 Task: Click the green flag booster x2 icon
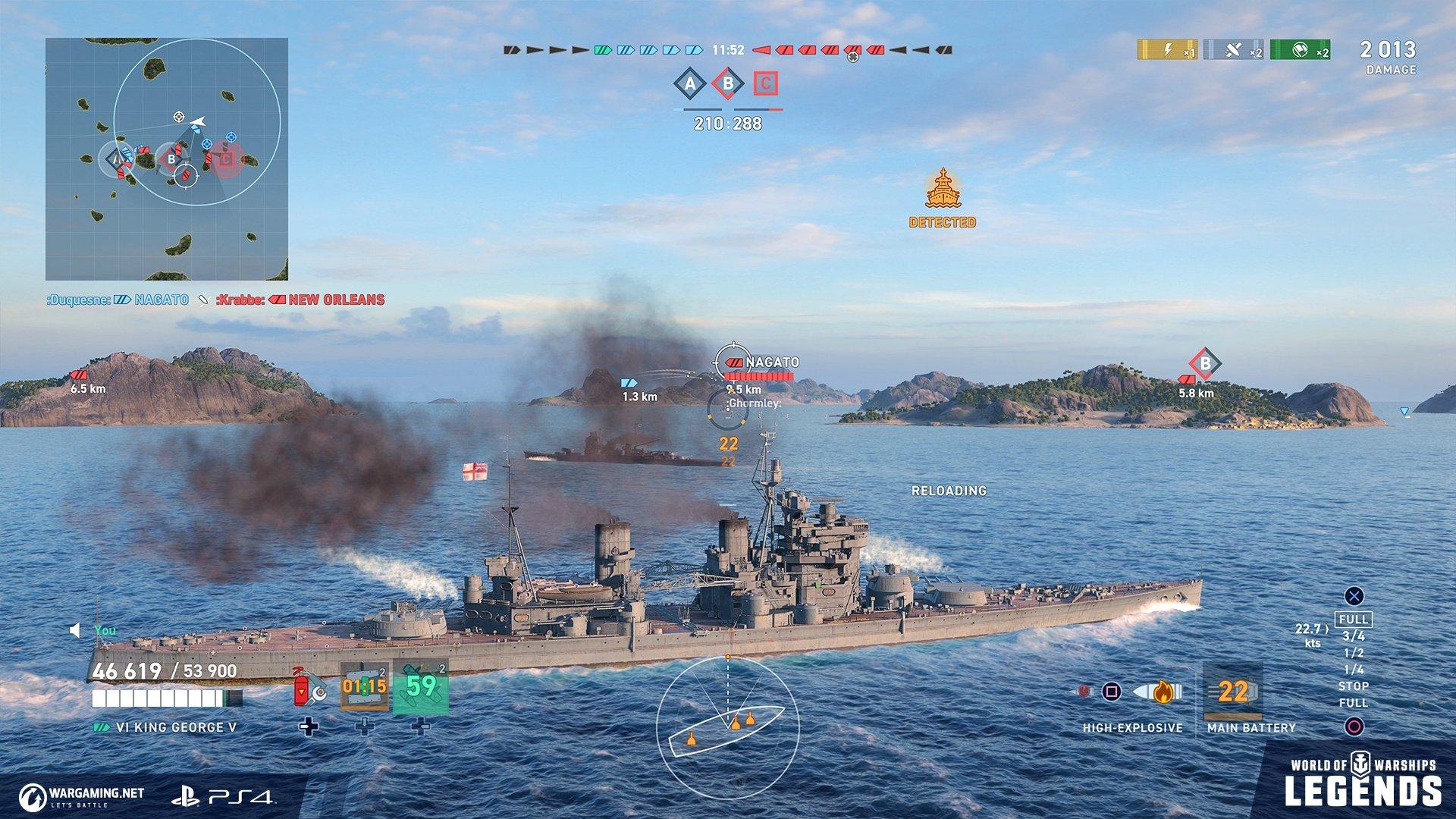1301,50
